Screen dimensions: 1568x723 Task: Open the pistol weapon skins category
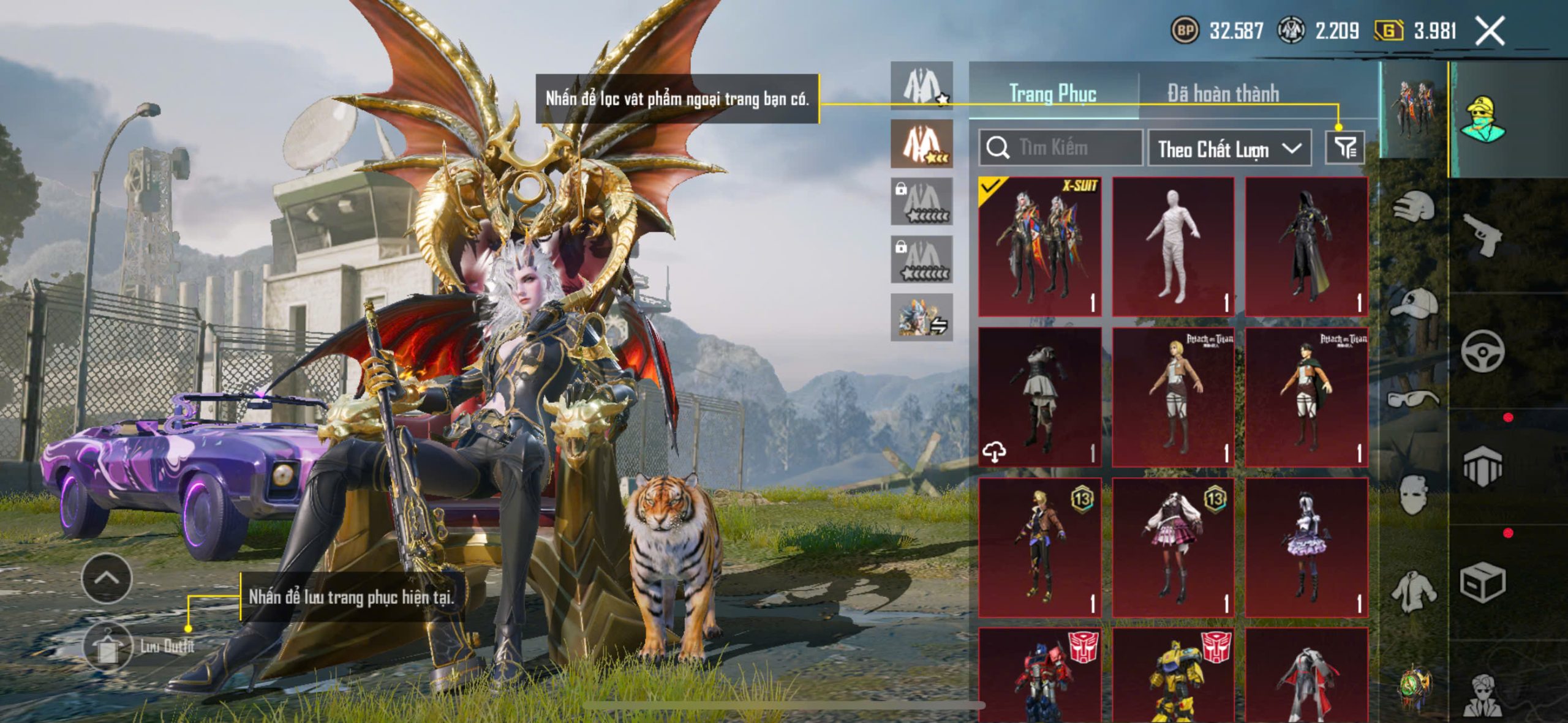click(1482, 234)
